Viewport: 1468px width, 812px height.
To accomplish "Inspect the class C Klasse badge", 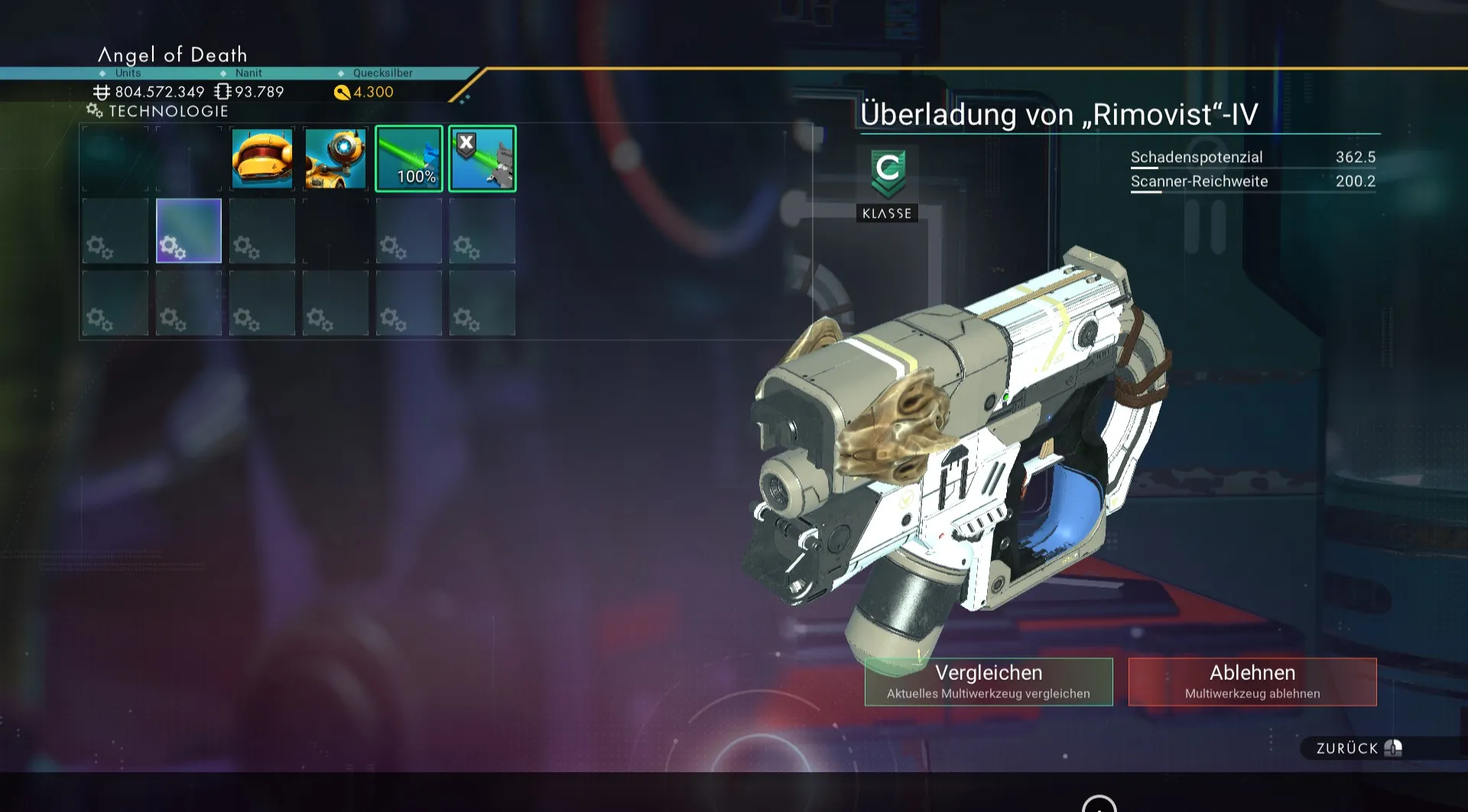I will 887,184.
